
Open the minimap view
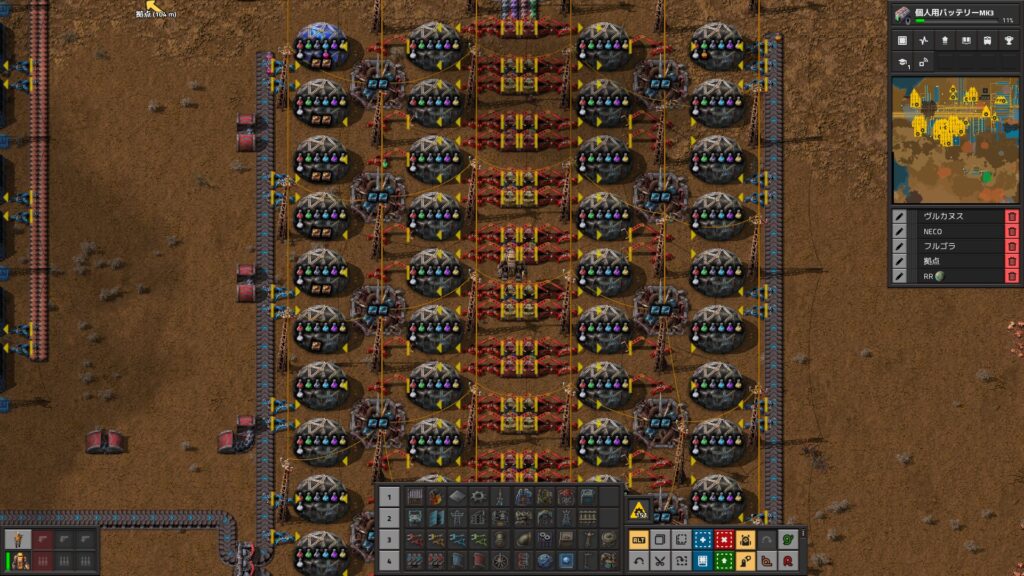pos(954,140)
